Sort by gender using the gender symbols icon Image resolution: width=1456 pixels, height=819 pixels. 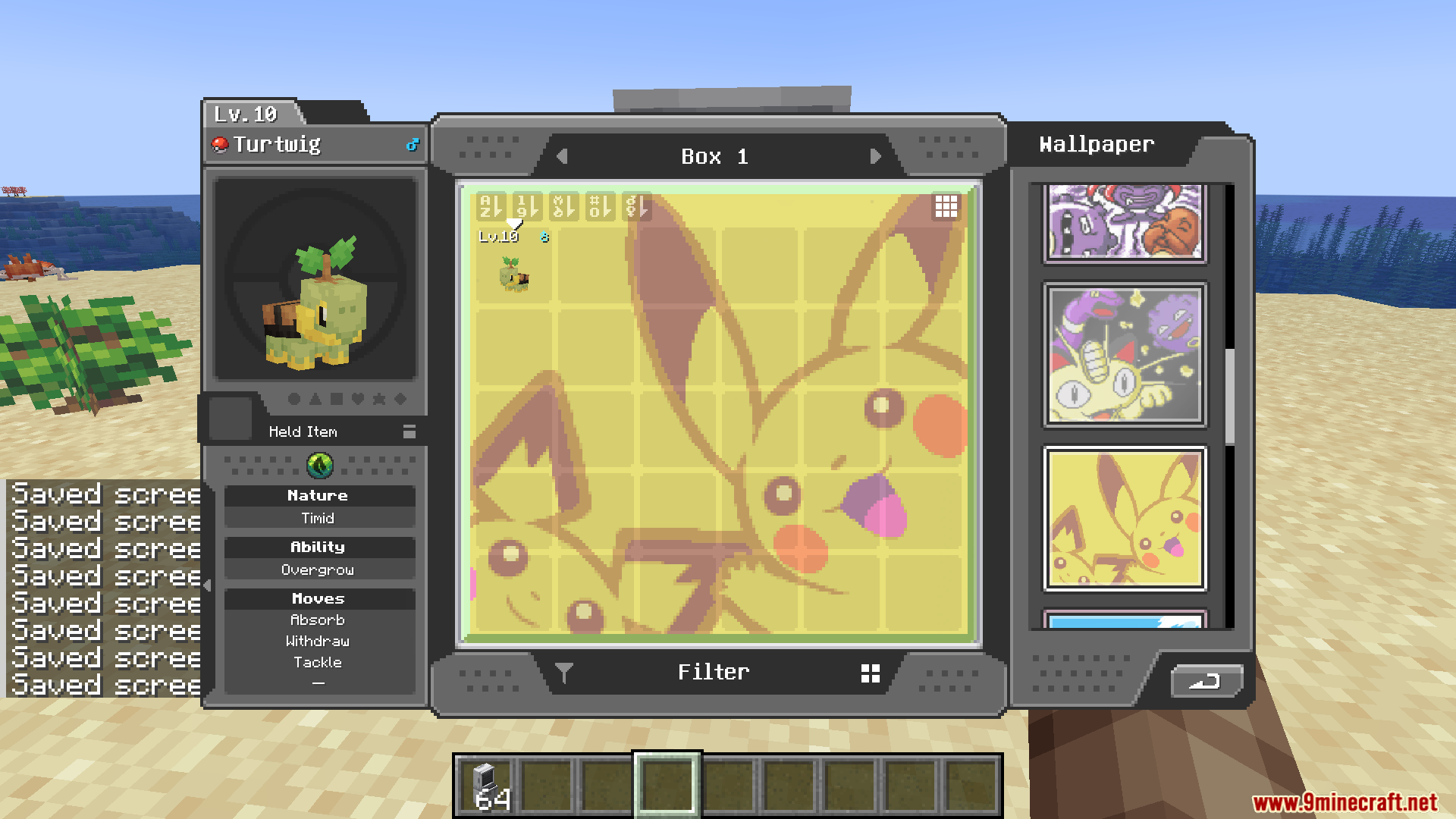point(635,206)
